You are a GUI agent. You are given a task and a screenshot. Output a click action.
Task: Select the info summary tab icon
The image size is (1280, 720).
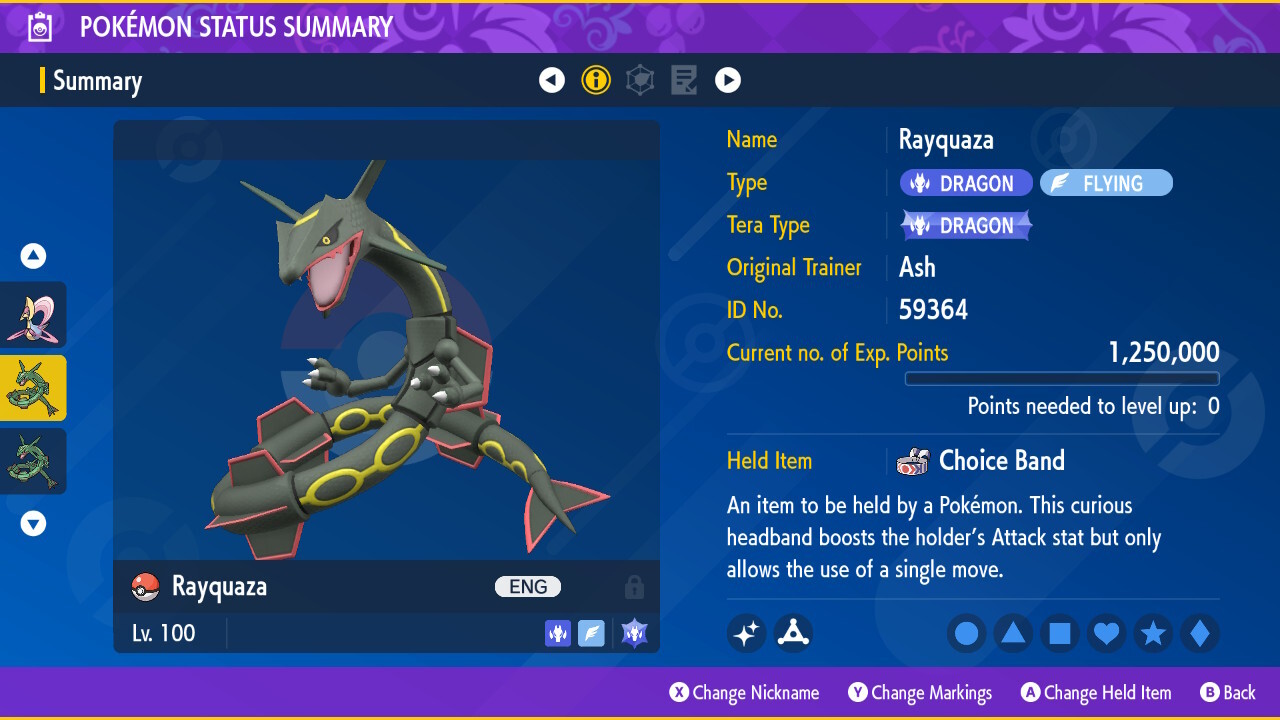(596, 80)
